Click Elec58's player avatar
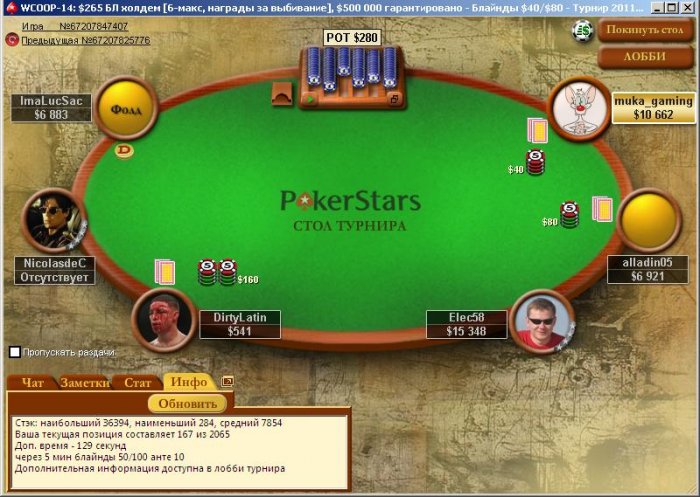This screenshot has height=497, width=700. 543,320
